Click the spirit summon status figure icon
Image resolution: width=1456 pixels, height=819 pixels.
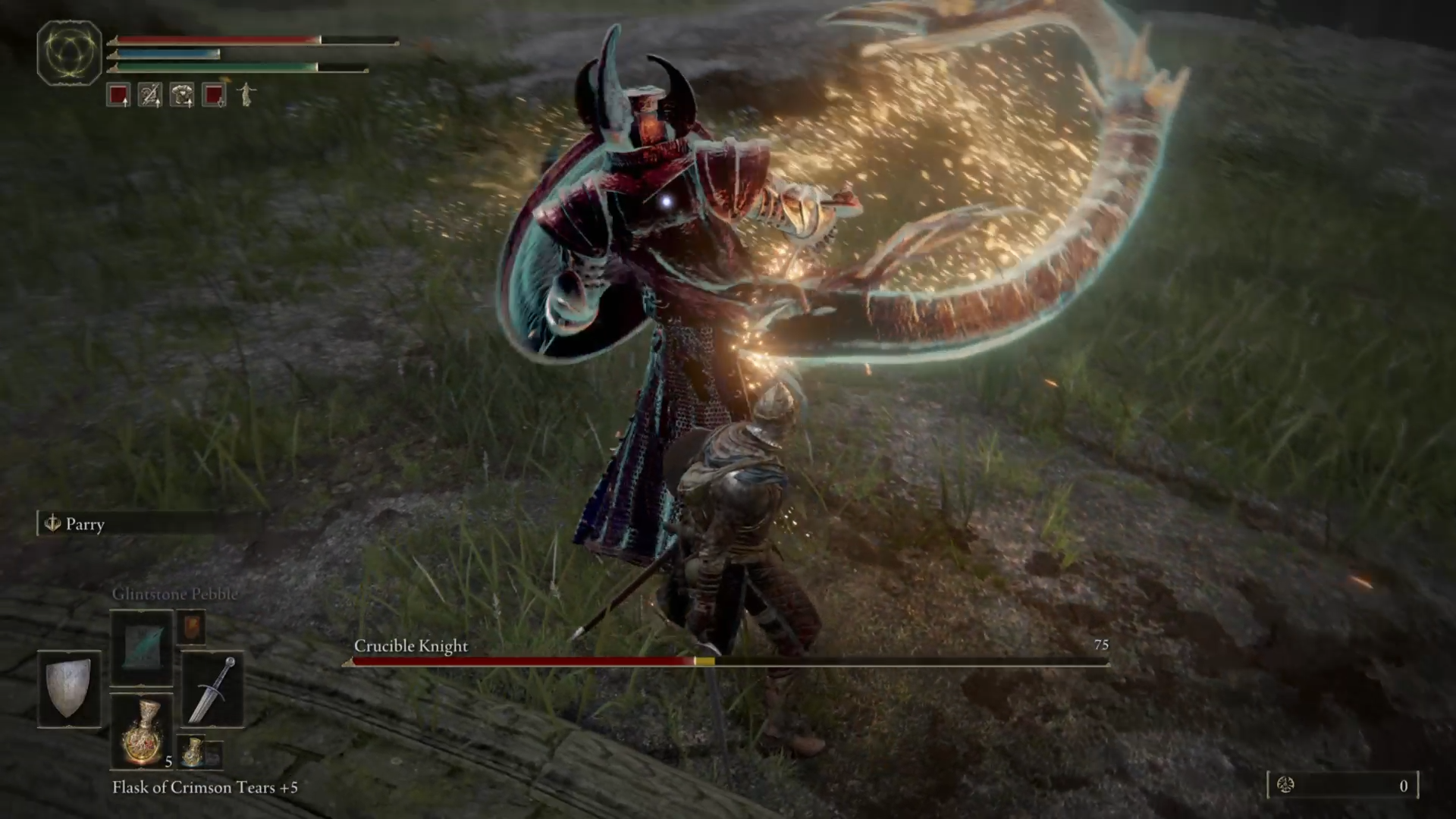coord(246,95)
